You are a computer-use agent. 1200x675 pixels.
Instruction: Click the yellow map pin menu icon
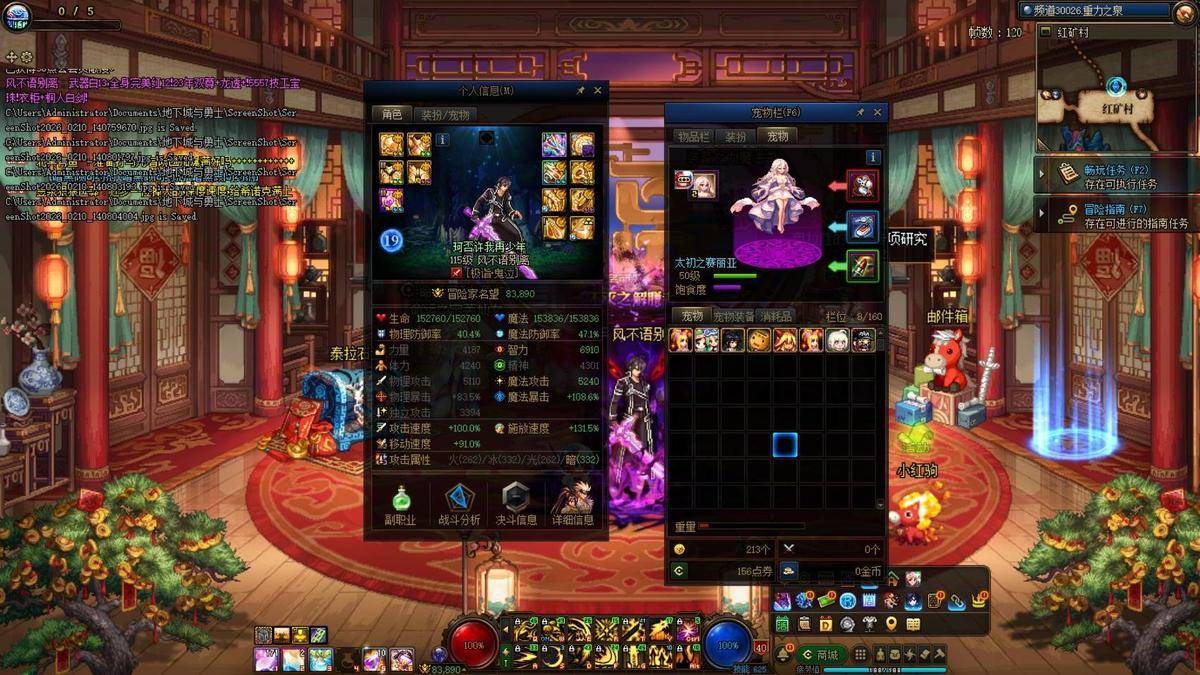click(x=890, y=624)
